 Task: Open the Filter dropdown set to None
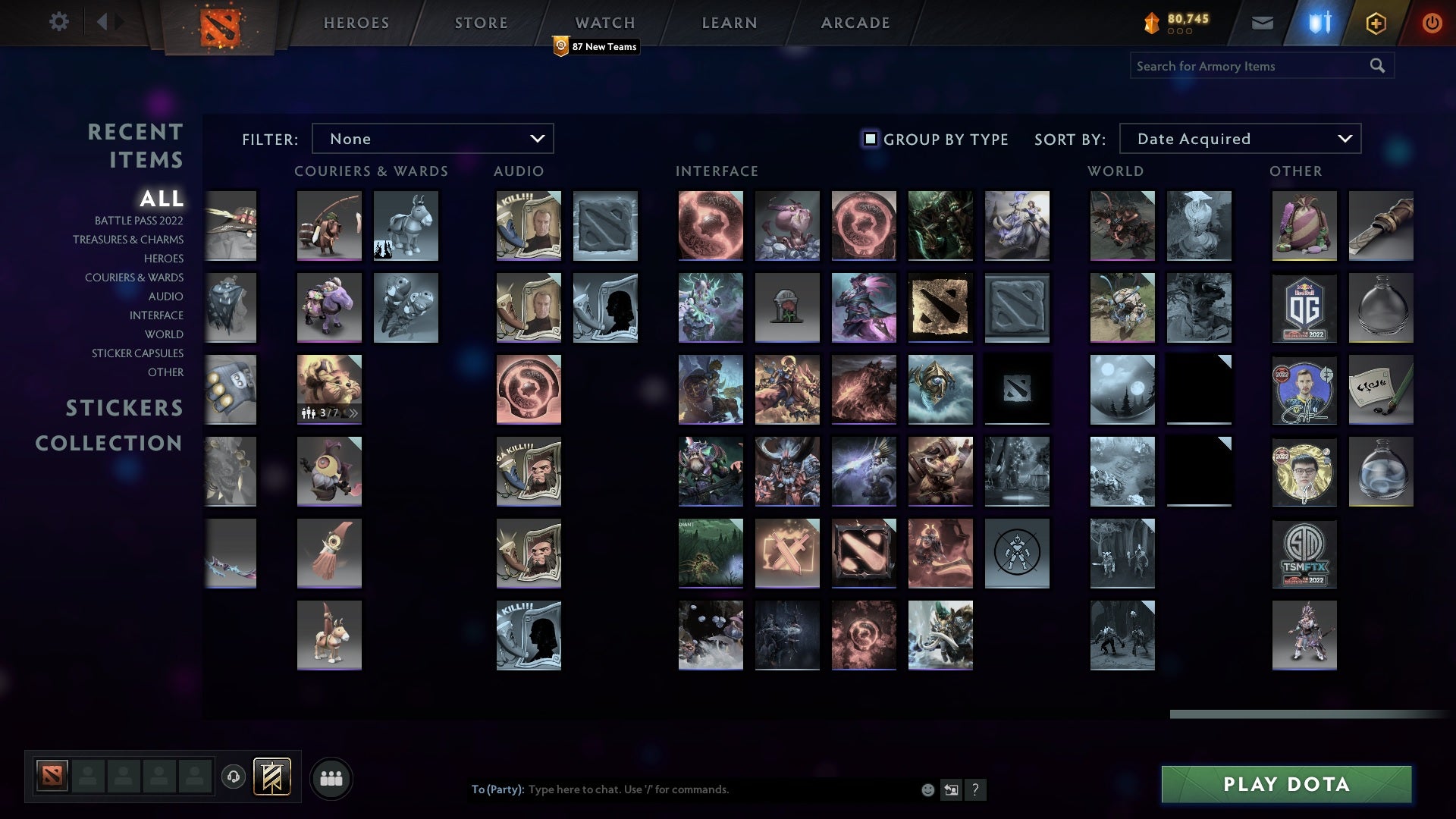[432, 138]
